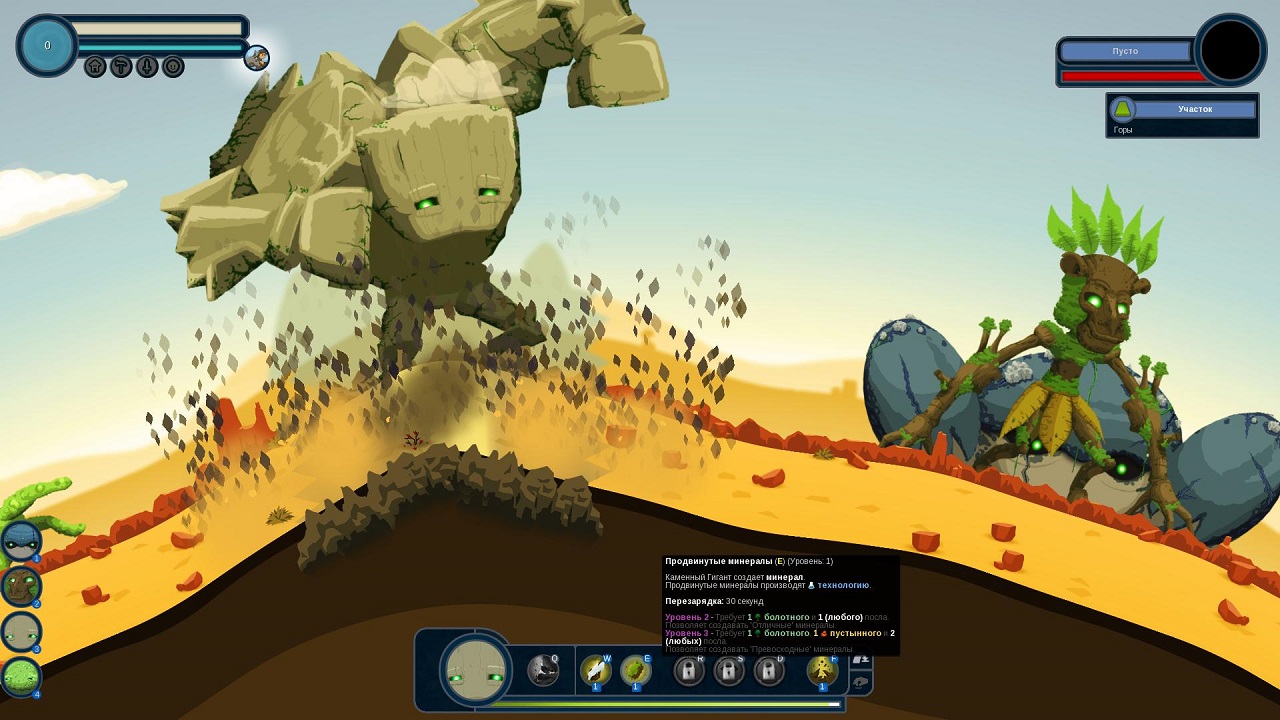Screen dimensions: 1280x720
Task: Click the sword icon under the top bars
Action: pos(147,67)
